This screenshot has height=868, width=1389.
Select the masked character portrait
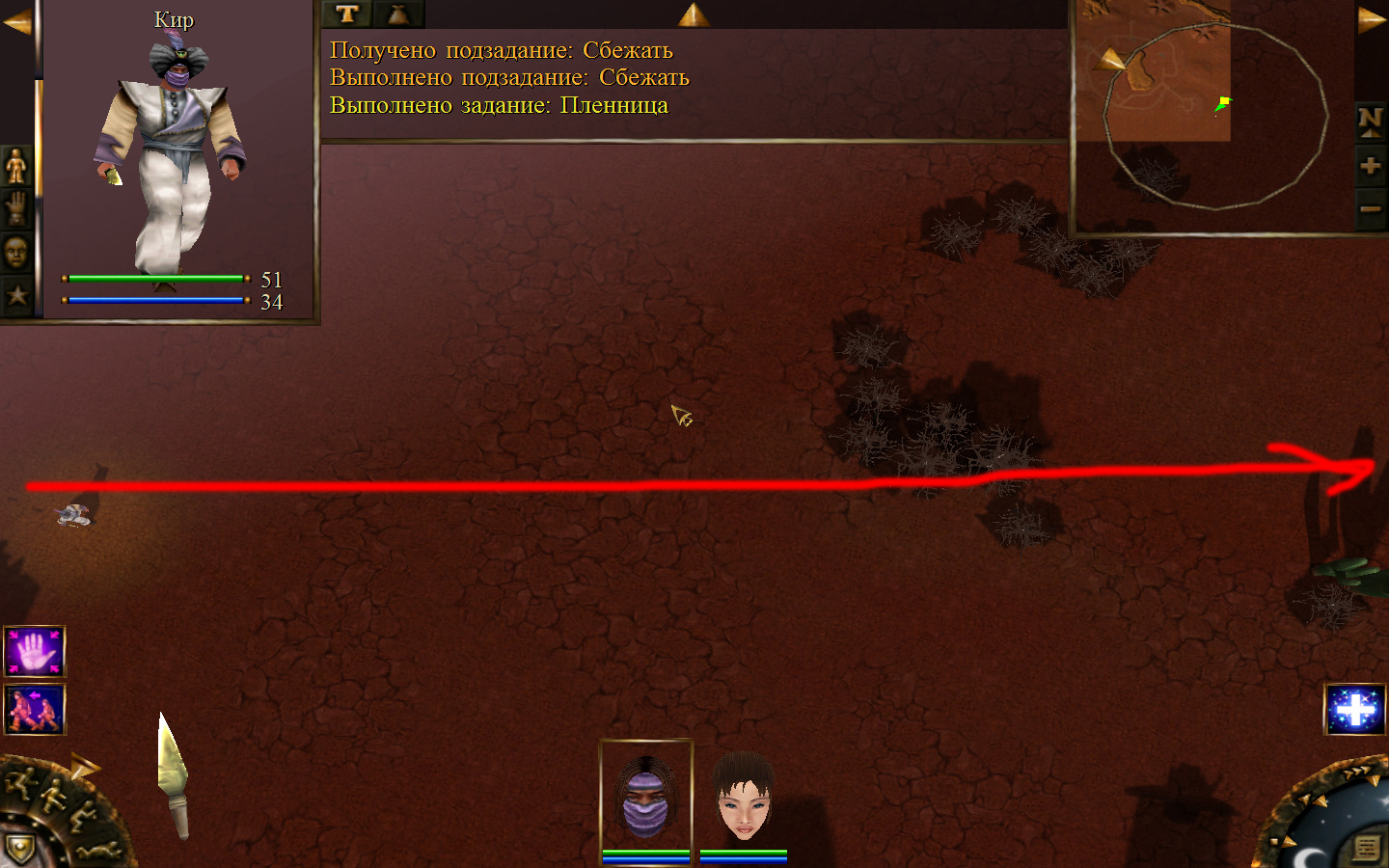click(645, 798)
